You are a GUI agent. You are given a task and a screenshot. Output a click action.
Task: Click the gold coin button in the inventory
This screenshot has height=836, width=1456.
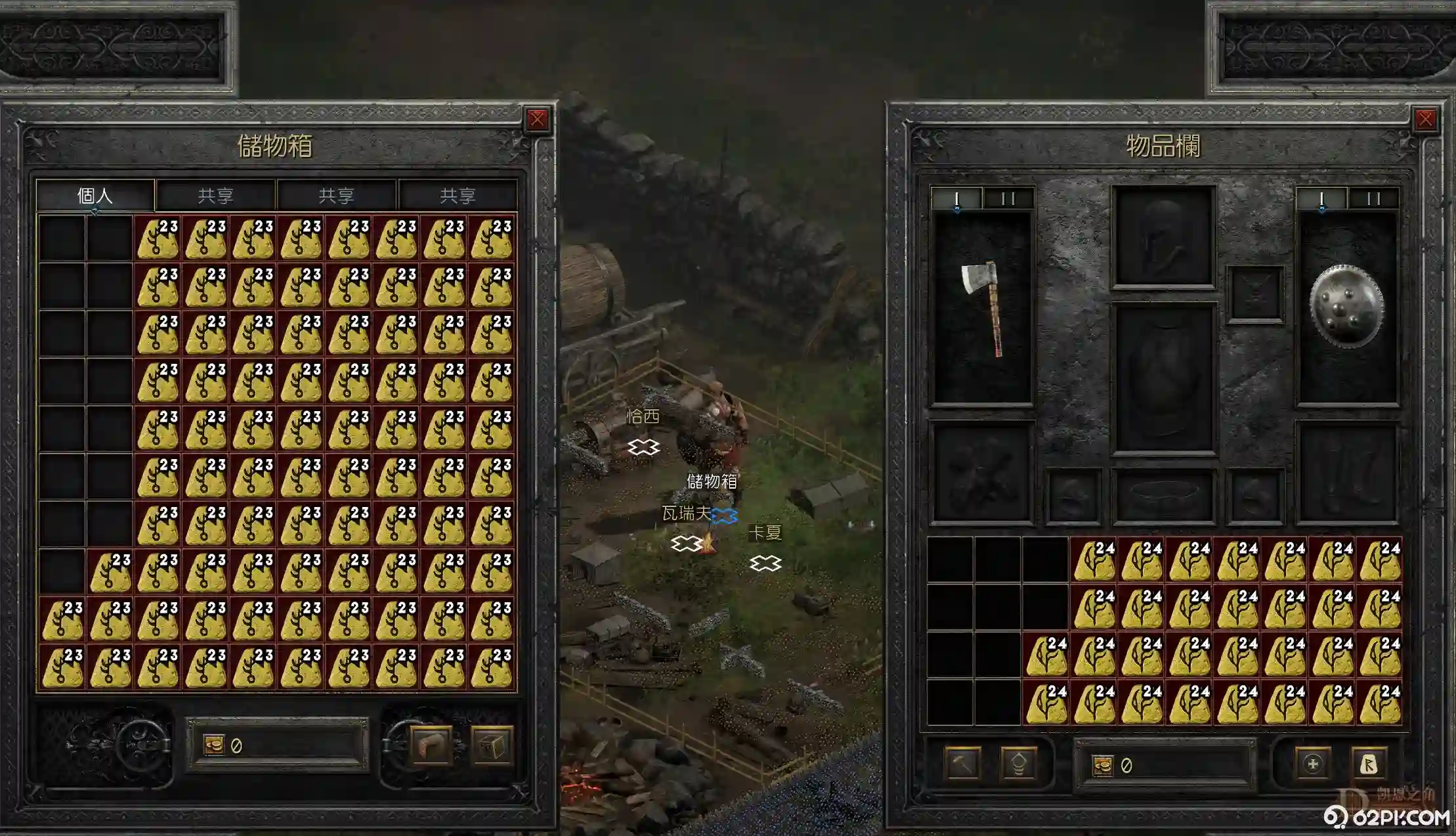tap(1103, 766)
